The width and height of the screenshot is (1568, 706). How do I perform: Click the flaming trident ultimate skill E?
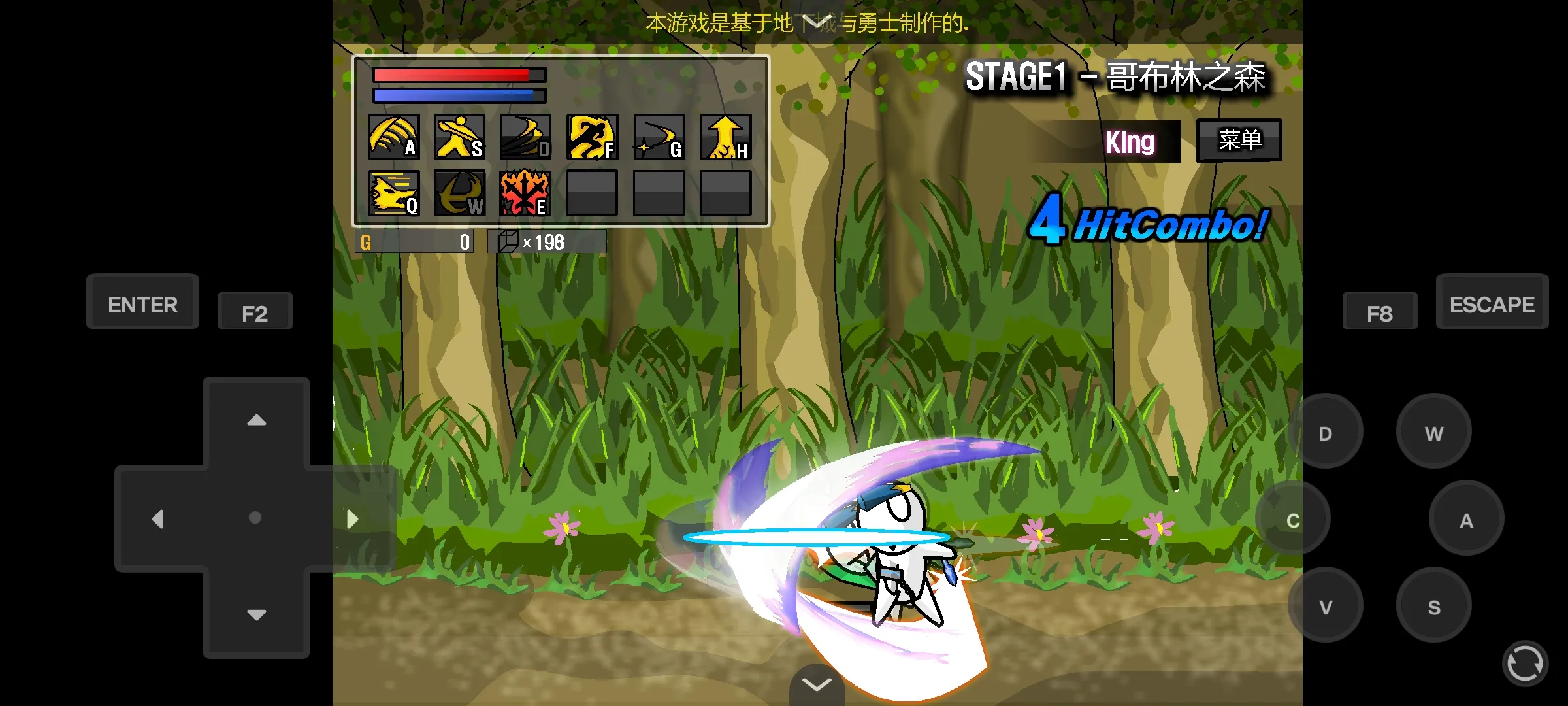[525, 193]
